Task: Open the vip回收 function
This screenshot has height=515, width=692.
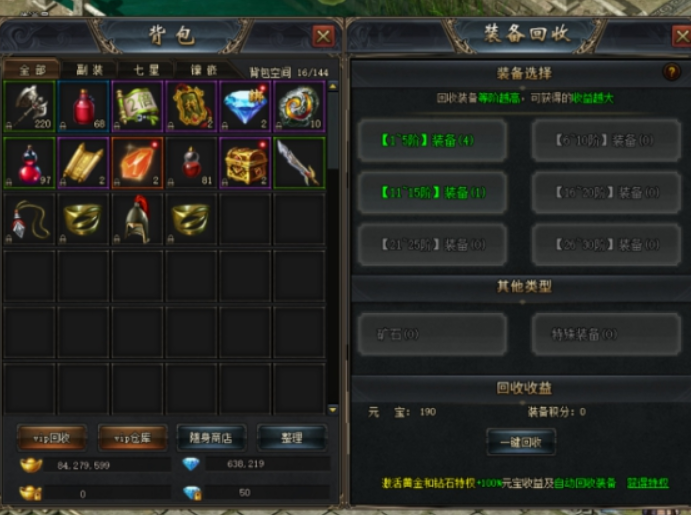Action: click(x=51, y=438)
